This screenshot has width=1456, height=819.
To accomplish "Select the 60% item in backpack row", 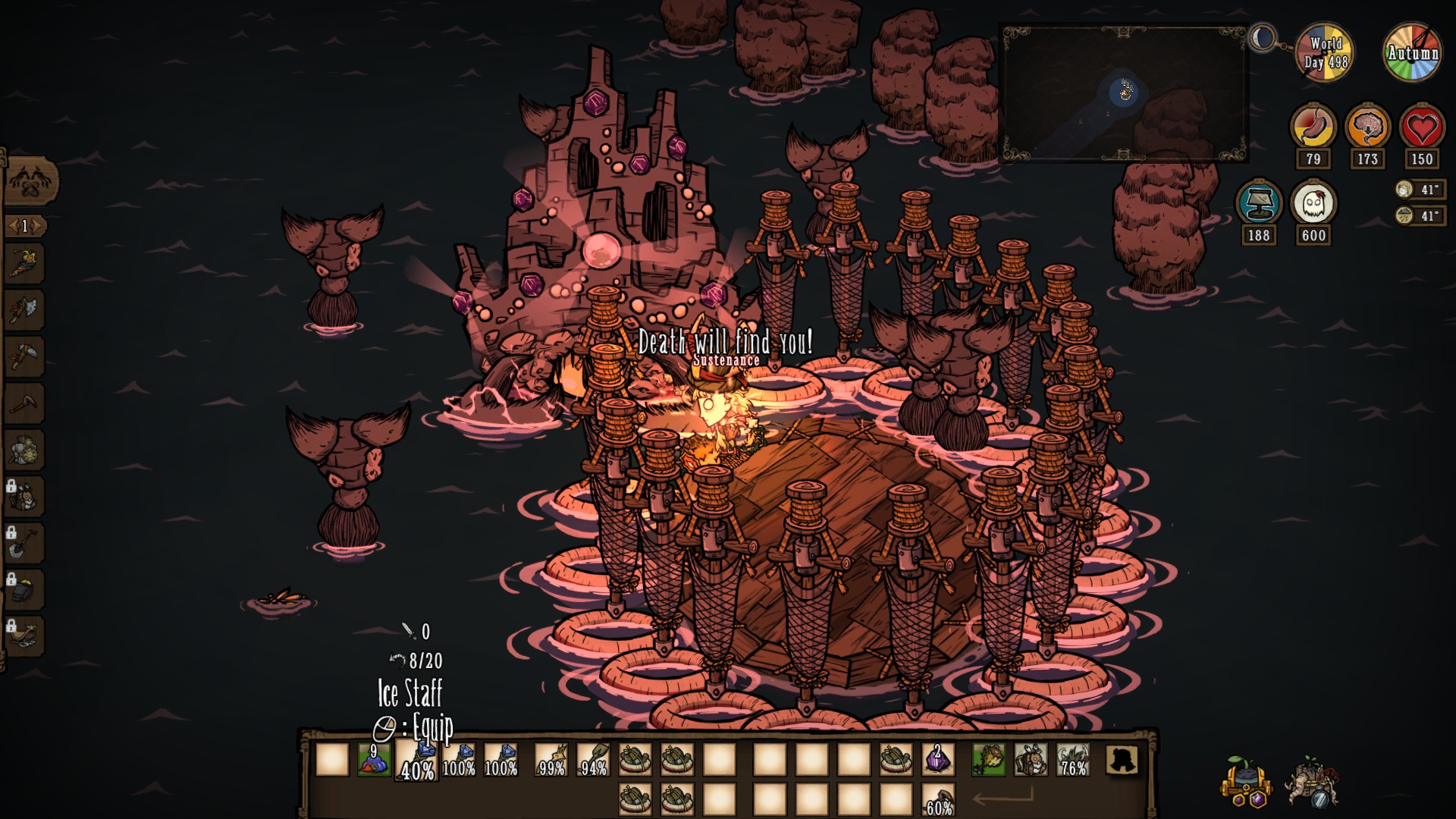I will (x=937, y=801).
